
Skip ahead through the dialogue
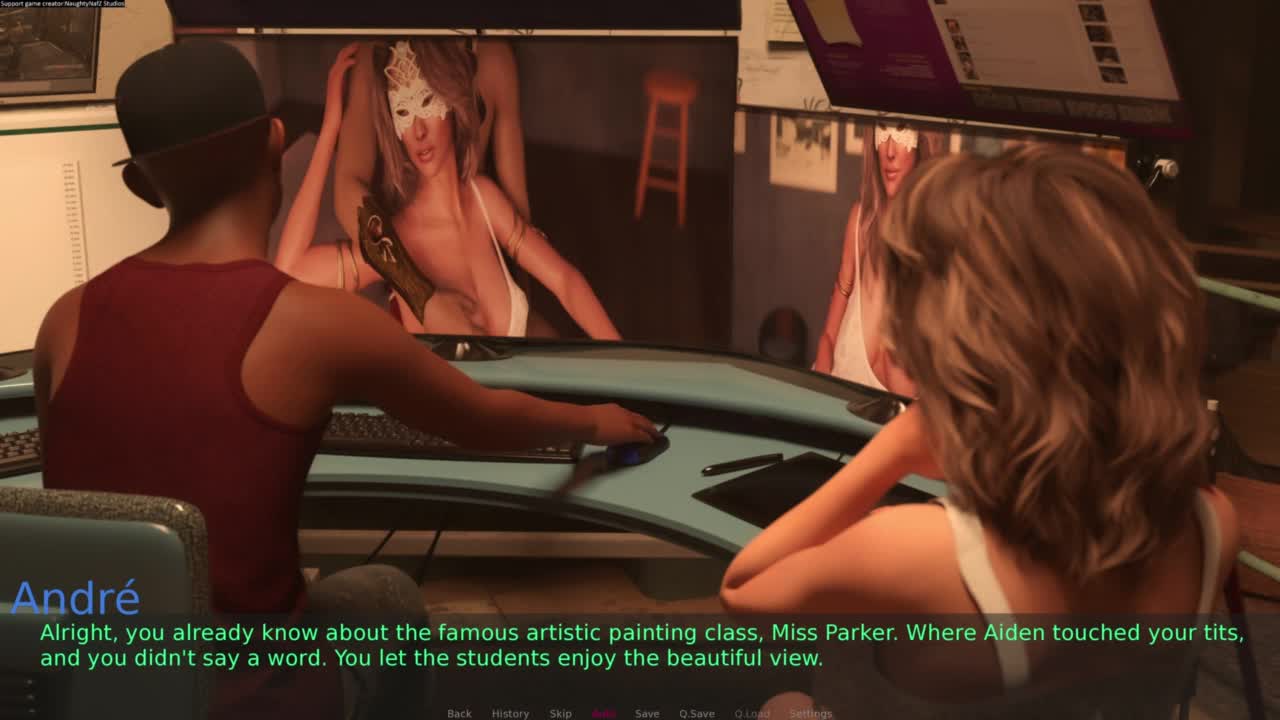click(560, 713)
